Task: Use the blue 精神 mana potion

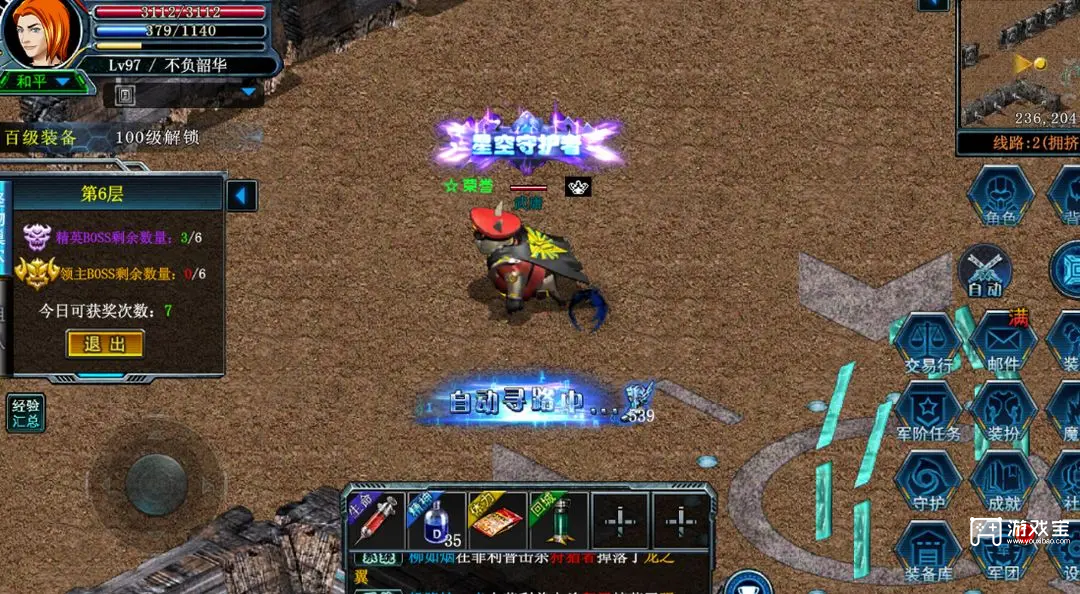Action: point(435,521)
